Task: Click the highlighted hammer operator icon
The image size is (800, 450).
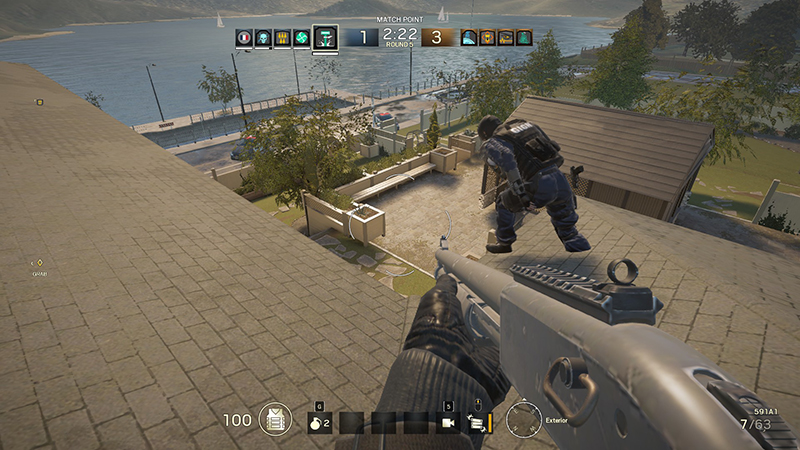Action: click(325, 38)
